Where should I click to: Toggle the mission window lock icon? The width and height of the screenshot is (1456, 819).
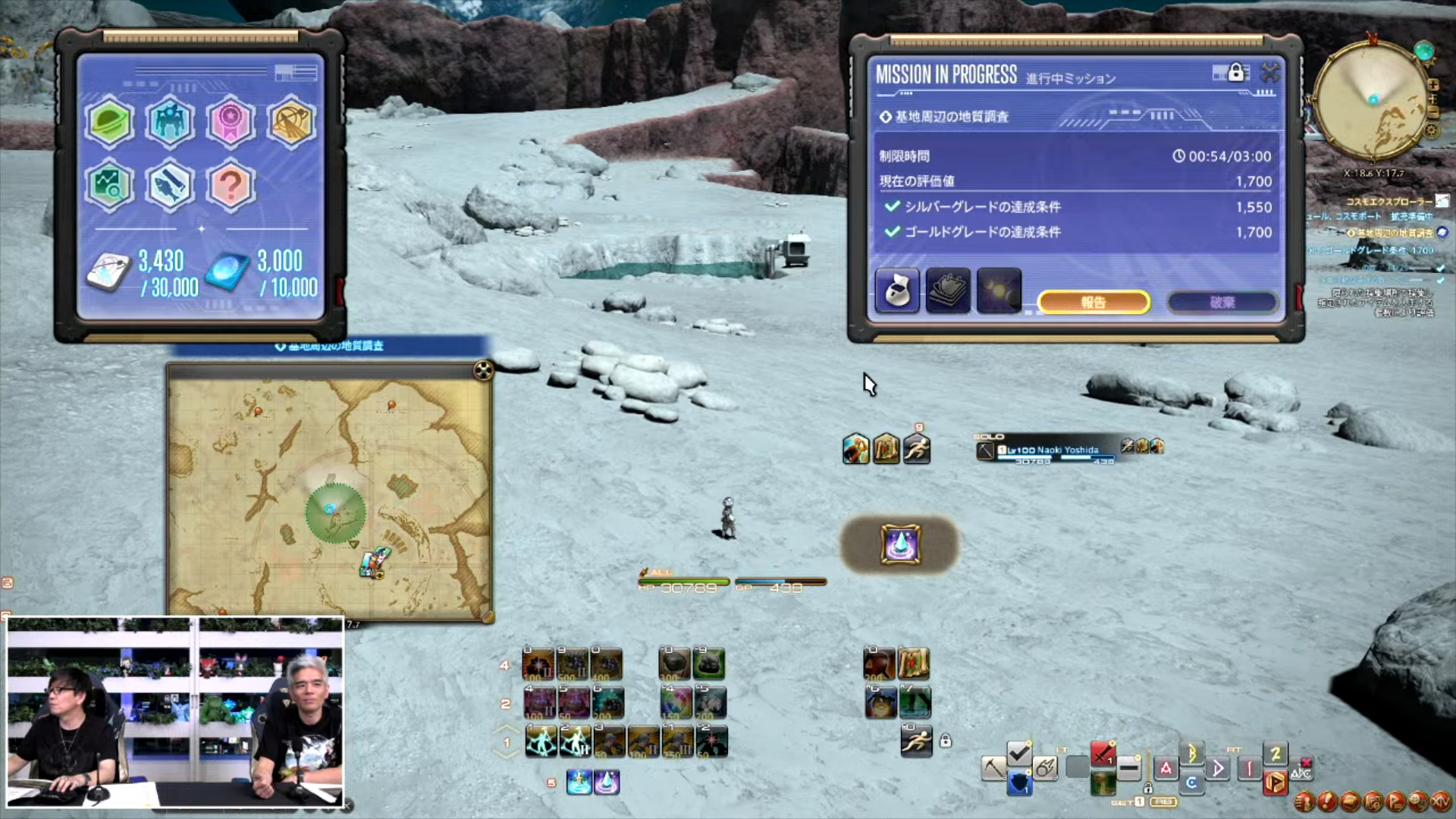pos(1236,73)
